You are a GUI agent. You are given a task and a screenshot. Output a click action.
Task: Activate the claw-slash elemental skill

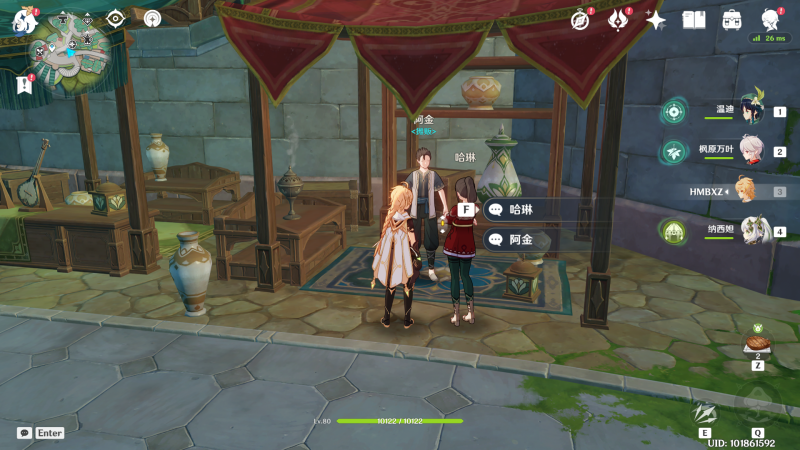tap(705, 413)
